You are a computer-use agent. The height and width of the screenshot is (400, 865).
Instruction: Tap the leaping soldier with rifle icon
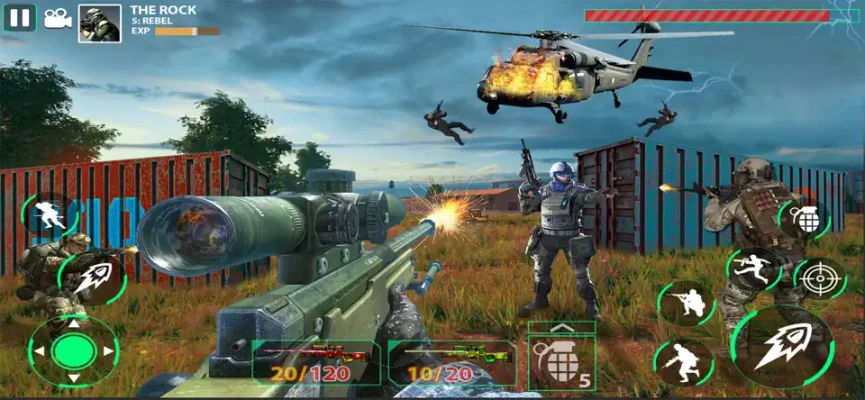(x=753, y=268)
